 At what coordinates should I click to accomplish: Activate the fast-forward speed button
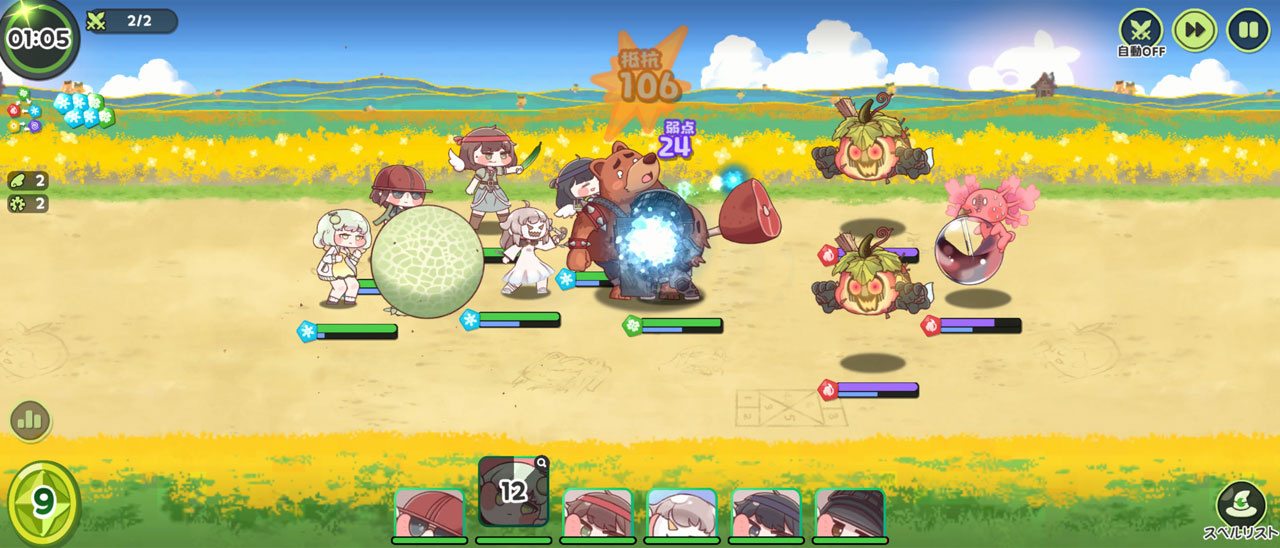click(1195, 30)
